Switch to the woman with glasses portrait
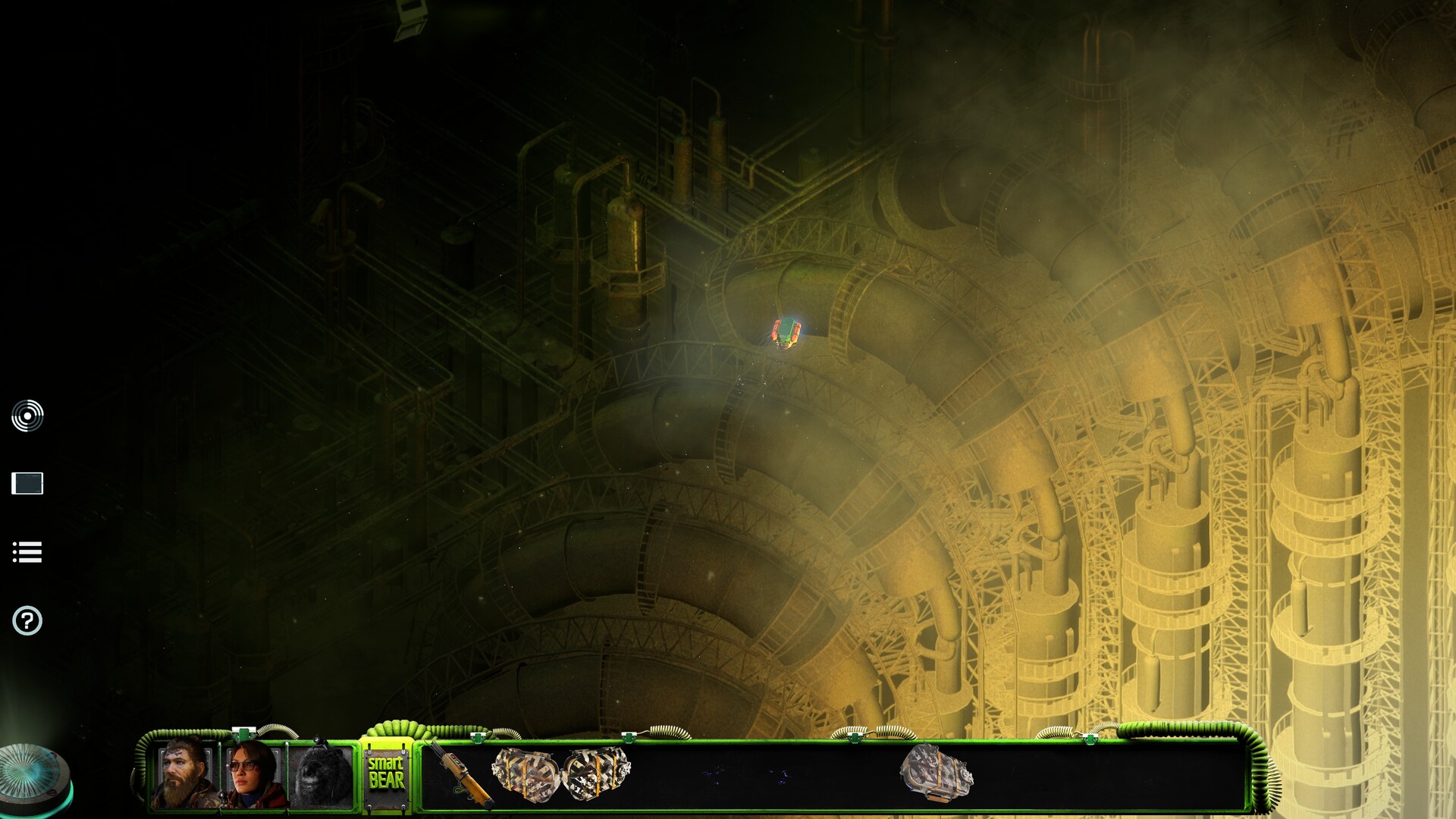Screen dimensions: 1456x819 click(253, 775)
